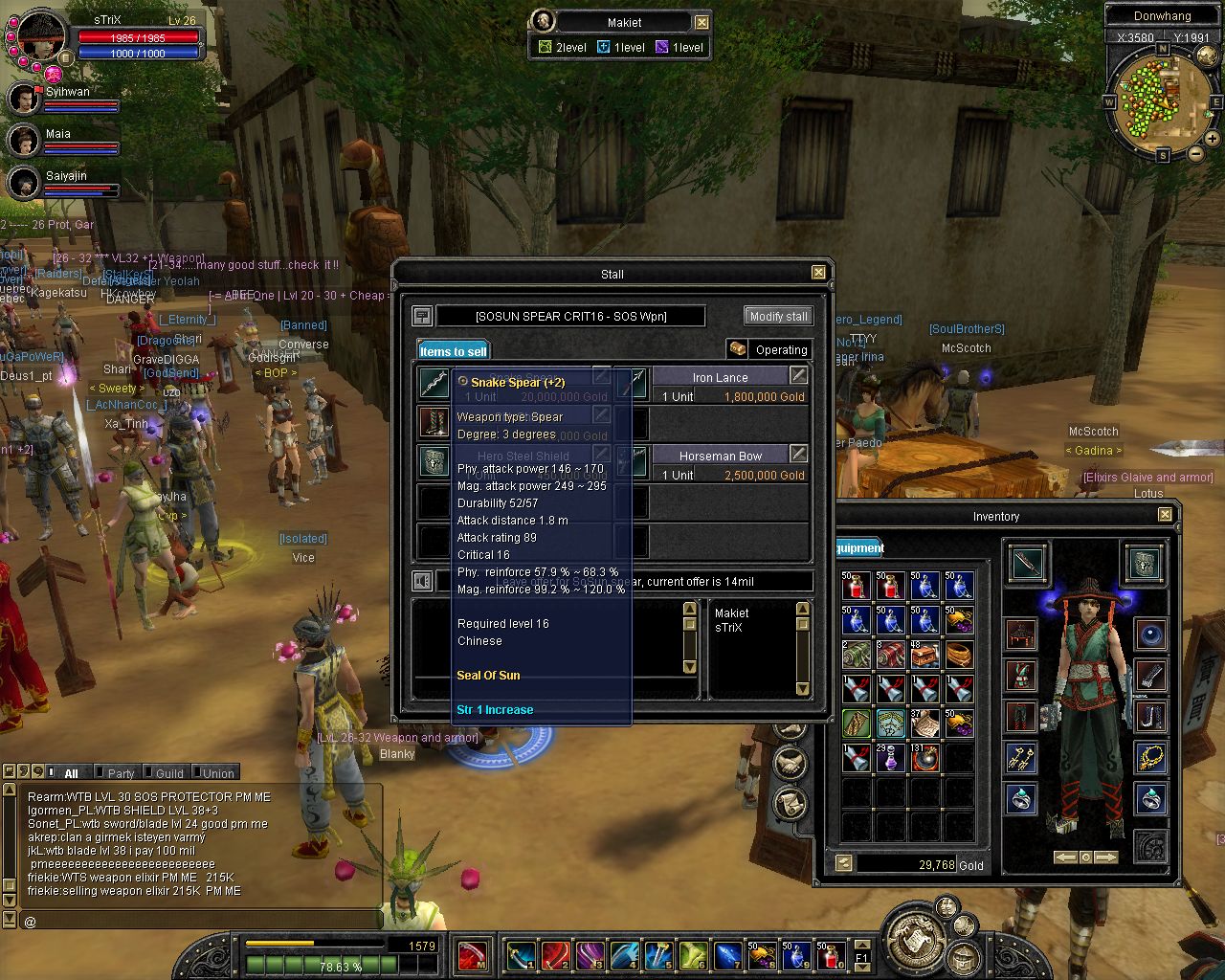Screen dimensions: 1225x980
Task: Close the Makiet target panel
Action: coord(702,22)
